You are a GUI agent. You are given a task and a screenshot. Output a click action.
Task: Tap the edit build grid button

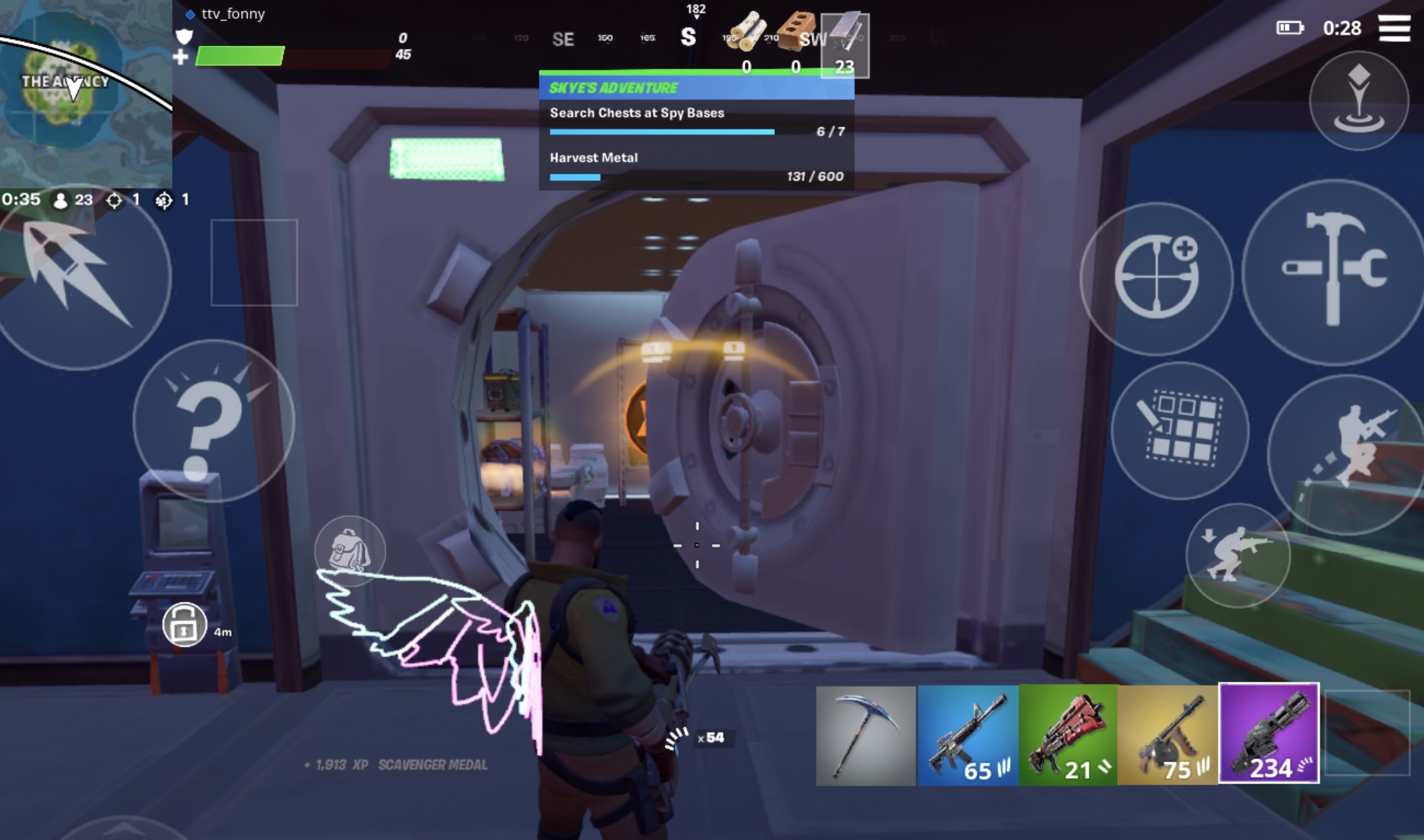1180,431
